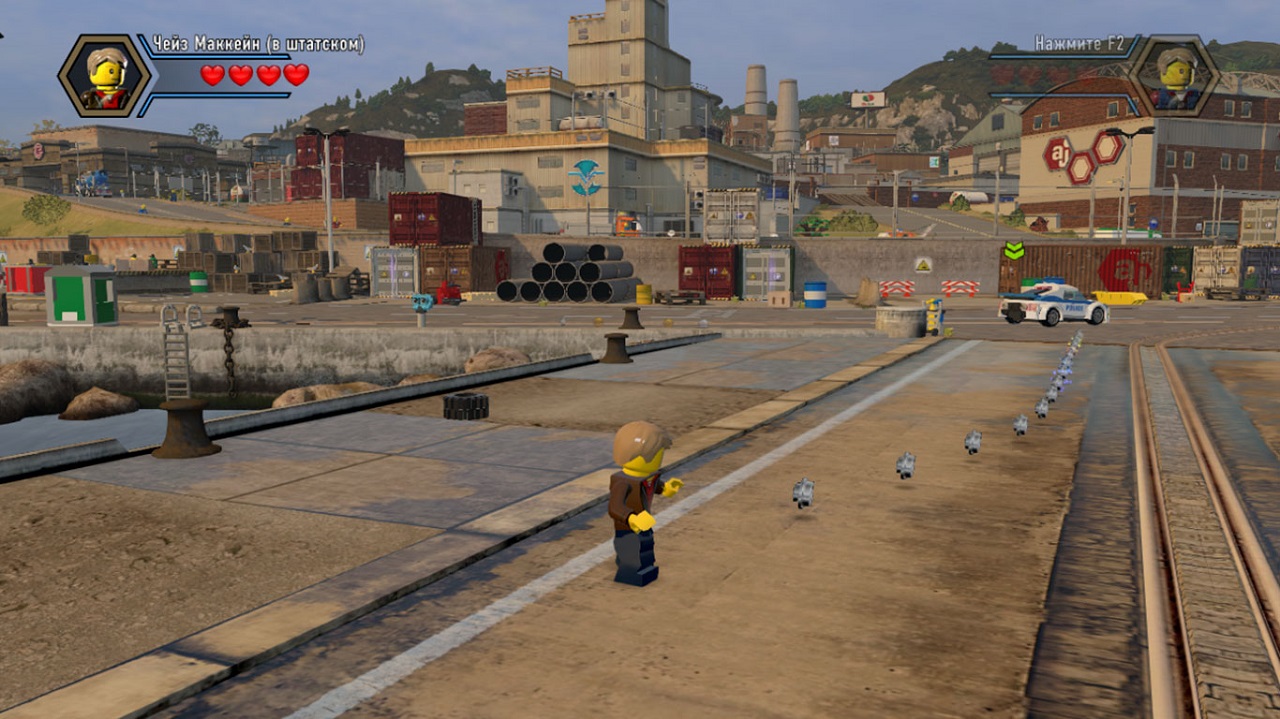Select Chase McCain's character portrait
The image size is (1280, 719).
105,76
